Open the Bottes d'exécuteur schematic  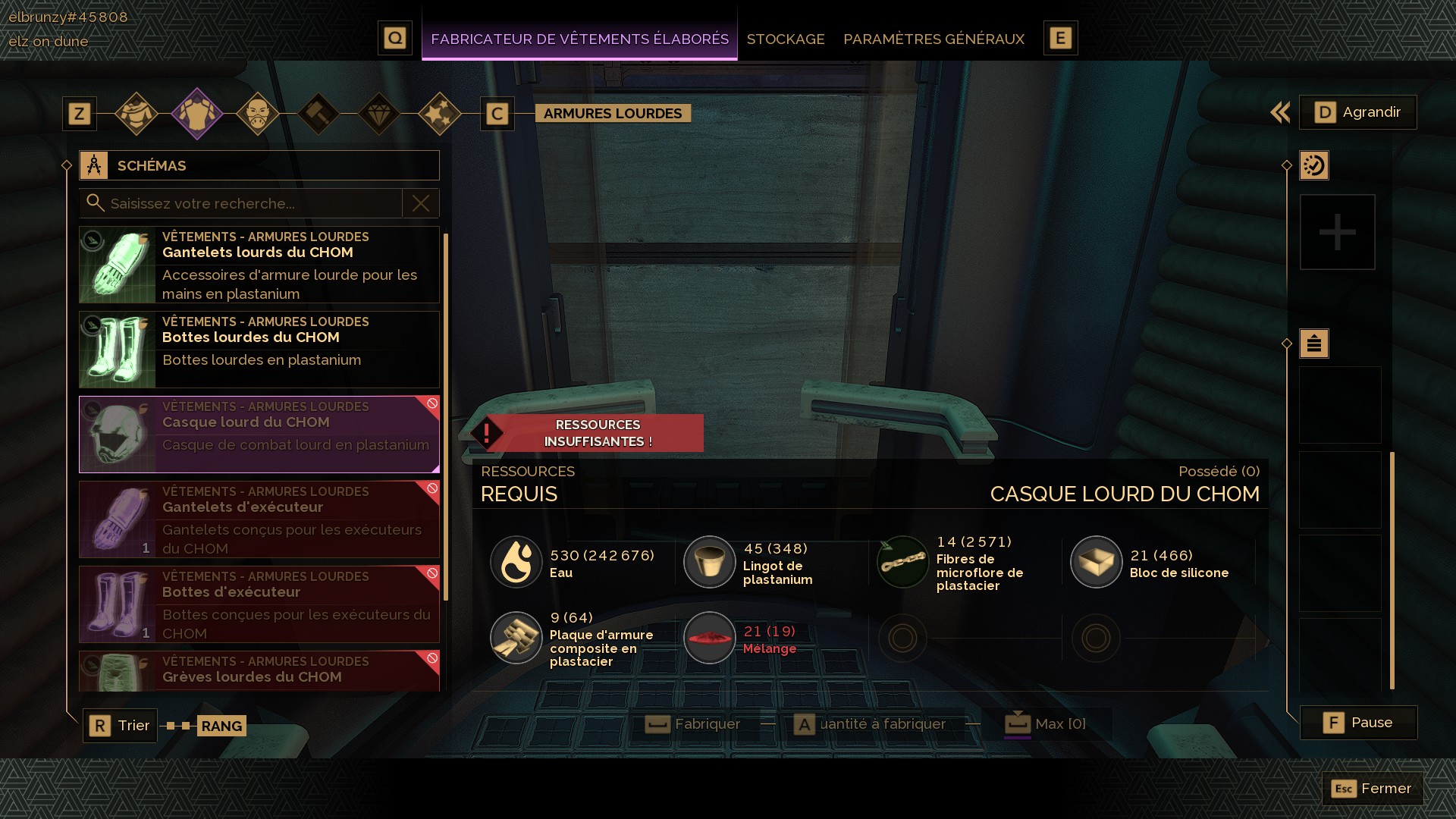(259, 604)
